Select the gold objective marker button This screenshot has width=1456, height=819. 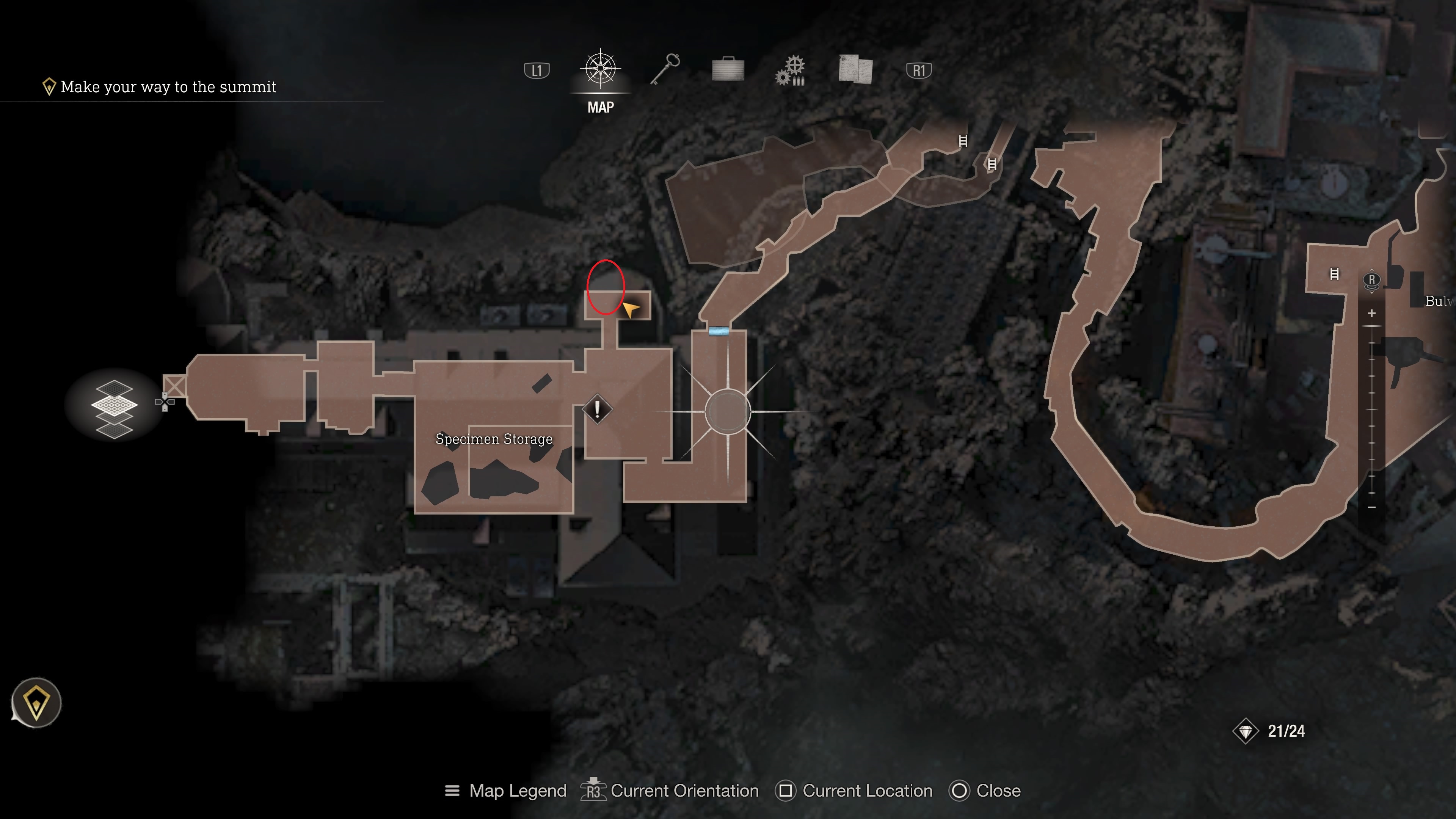[x=36, y=703]
